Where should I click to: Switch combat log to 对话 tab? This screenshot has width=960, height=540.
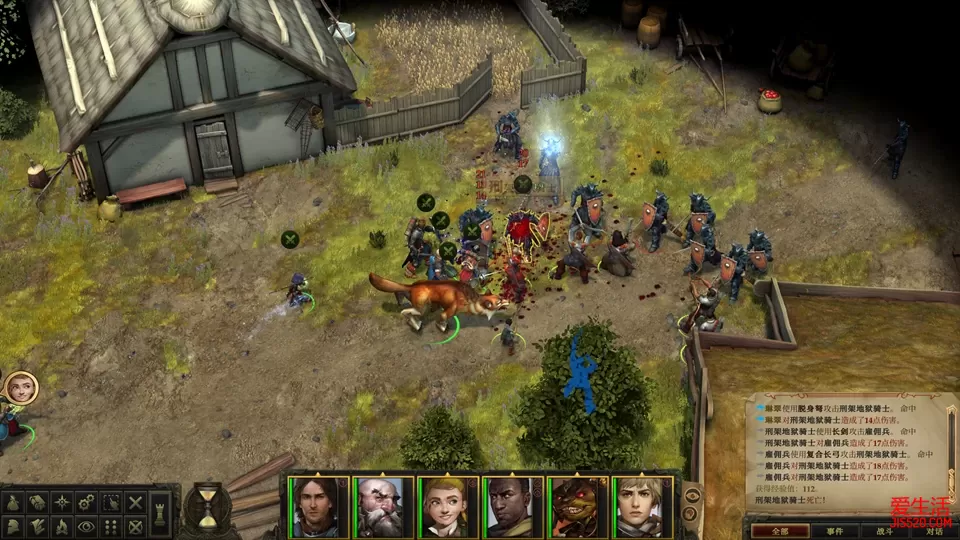[x=935, y=531]
